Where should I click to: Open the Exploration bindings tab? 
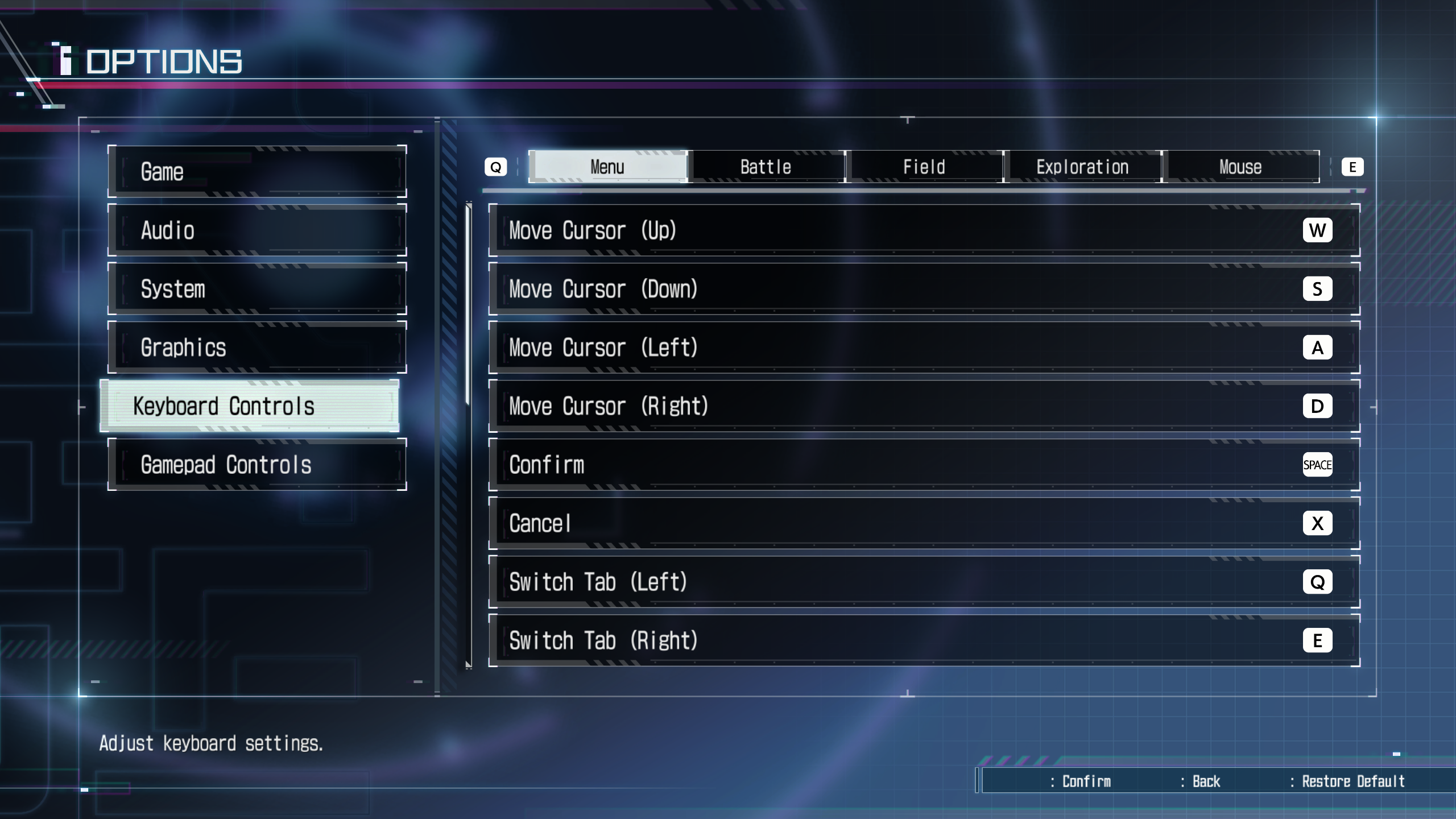pos(1082,167)
